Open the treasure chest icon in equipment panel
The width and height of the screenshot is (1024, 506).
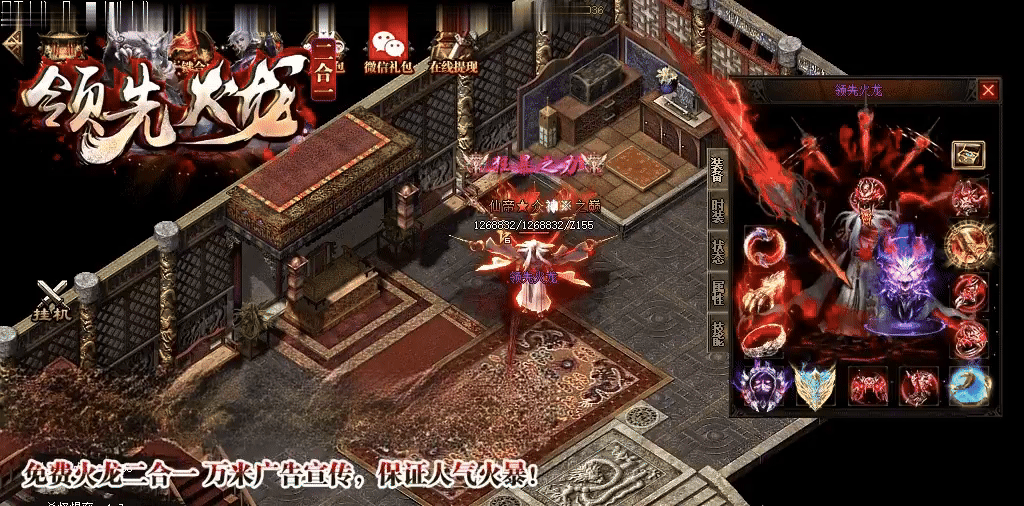[x=967, y=154]
